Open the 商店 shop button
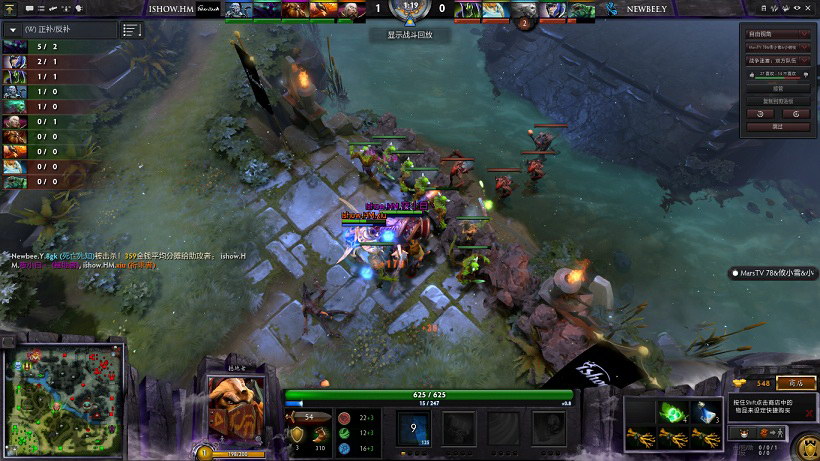The image size is (820, 461). click(796, 383)
